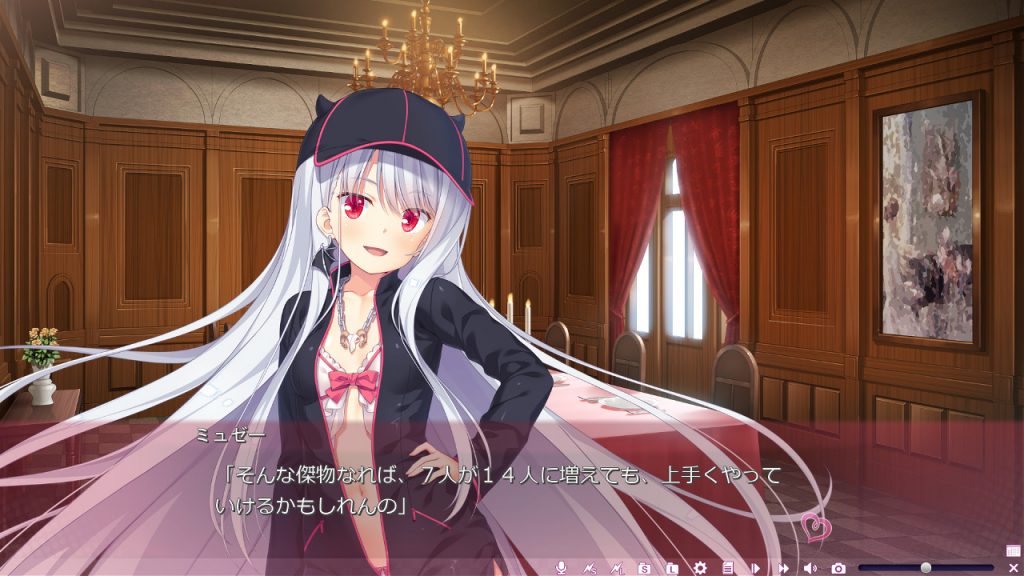Click the quick load lightning icon
1024x576 pixels.
click(x=617, y=567)
